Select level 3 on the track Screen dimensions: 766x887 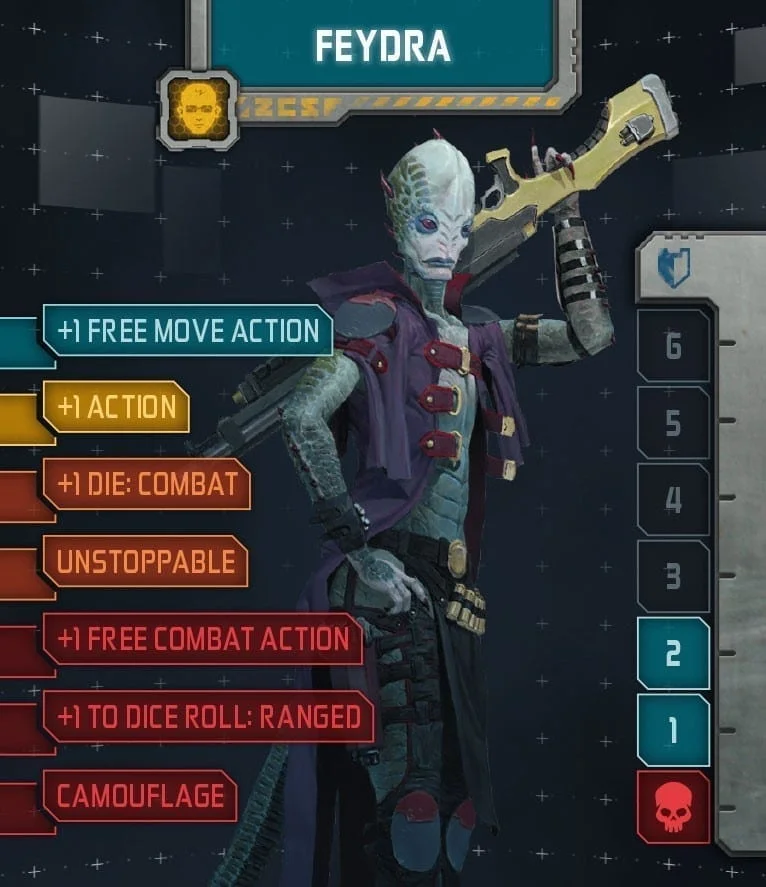coord(673,576)
